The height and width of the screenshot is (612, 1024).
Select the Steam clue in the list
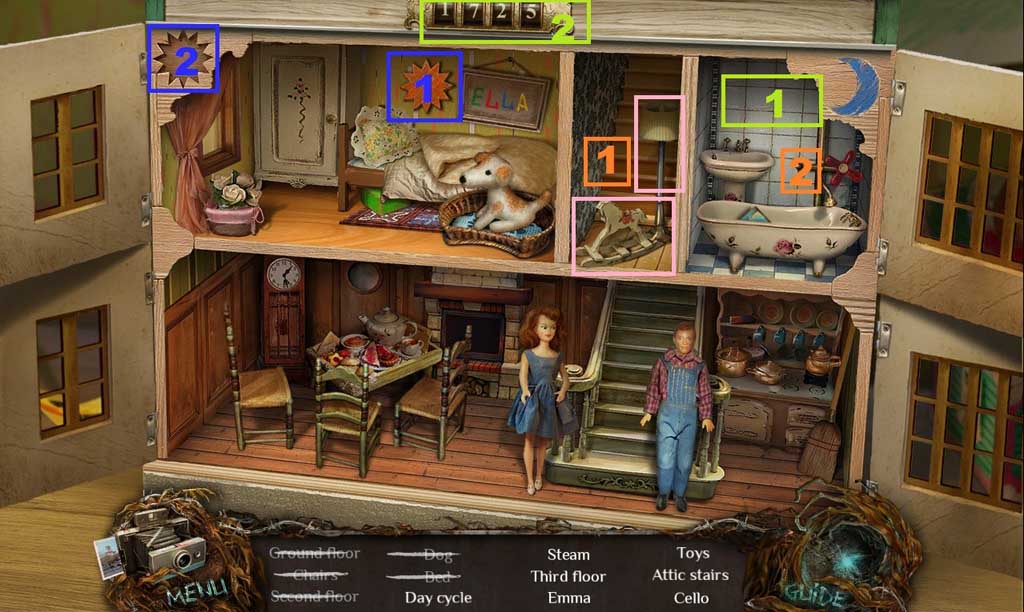point(568,554)
